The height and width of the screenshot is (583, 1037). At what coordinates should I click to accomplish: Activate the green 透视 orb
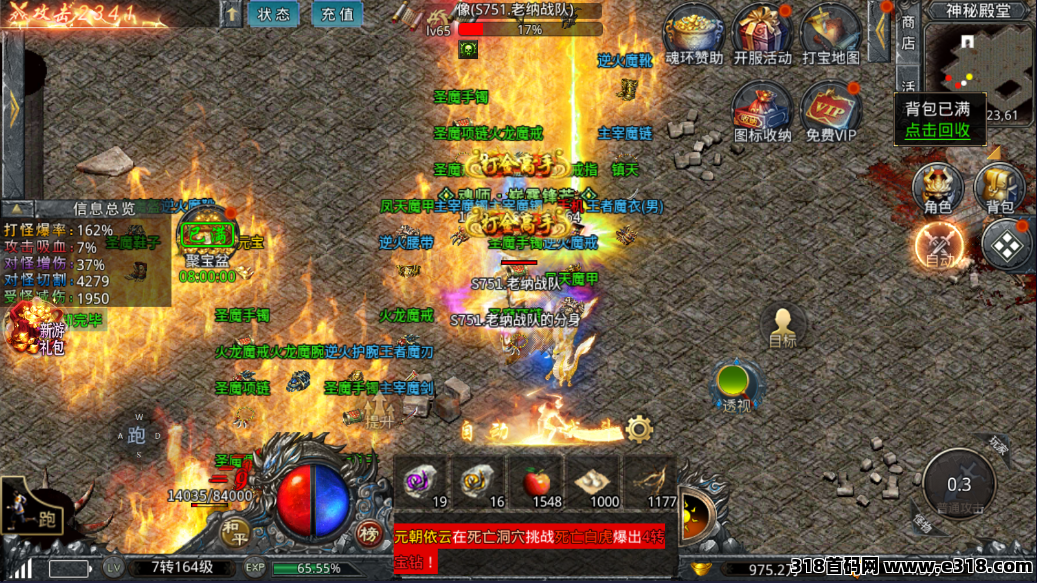tap(736, 385)
